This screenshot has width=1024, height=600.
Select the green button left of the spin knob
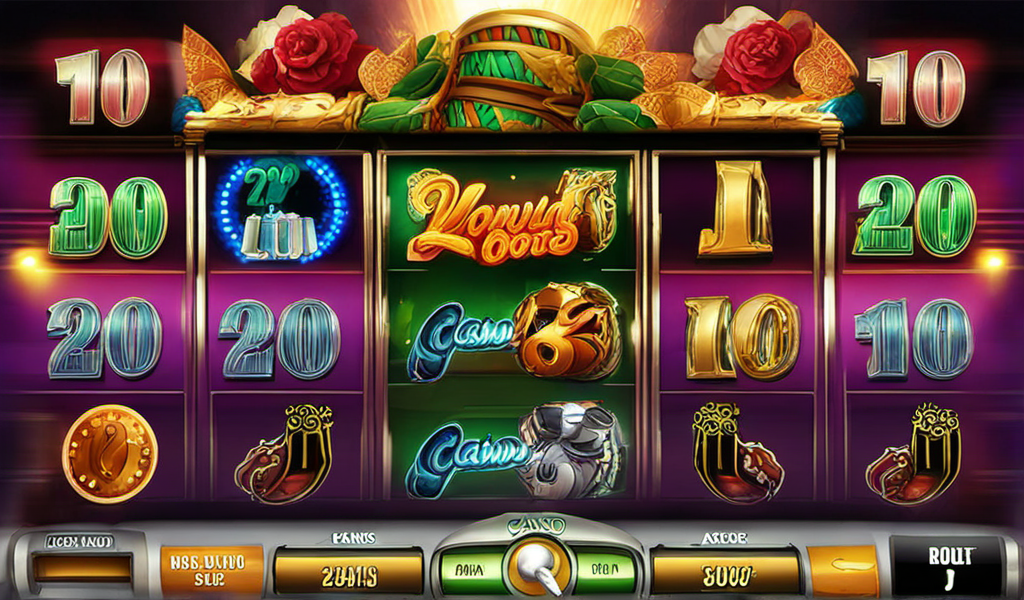tap(469, 569)
